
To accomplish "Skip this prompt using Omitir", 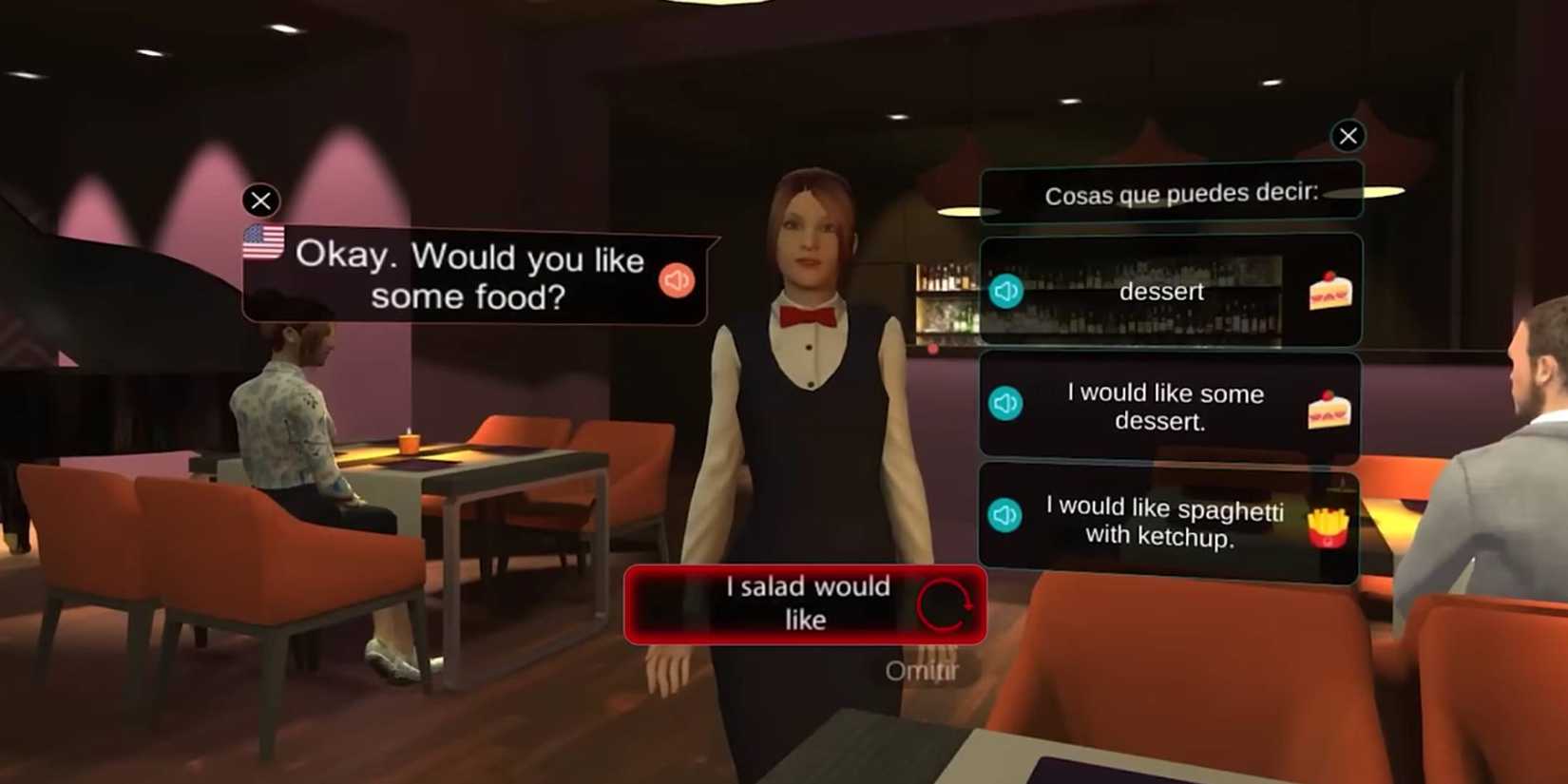I will [924, 671].
